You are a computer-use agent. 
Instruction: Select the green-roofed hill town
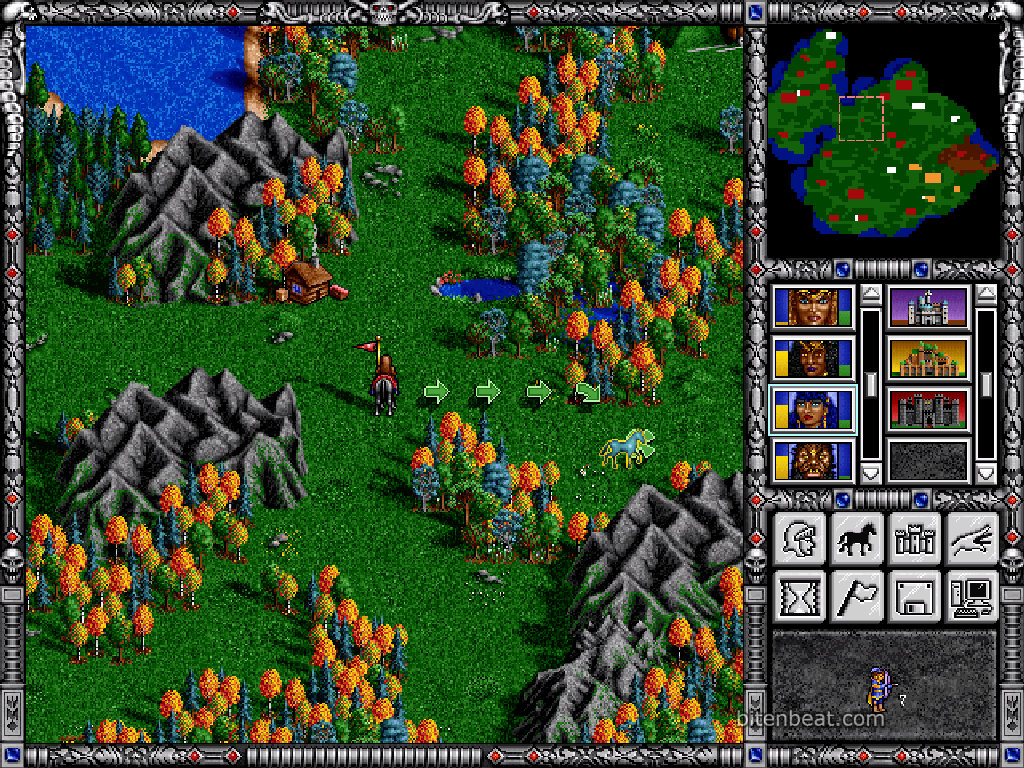coord(929,358)
